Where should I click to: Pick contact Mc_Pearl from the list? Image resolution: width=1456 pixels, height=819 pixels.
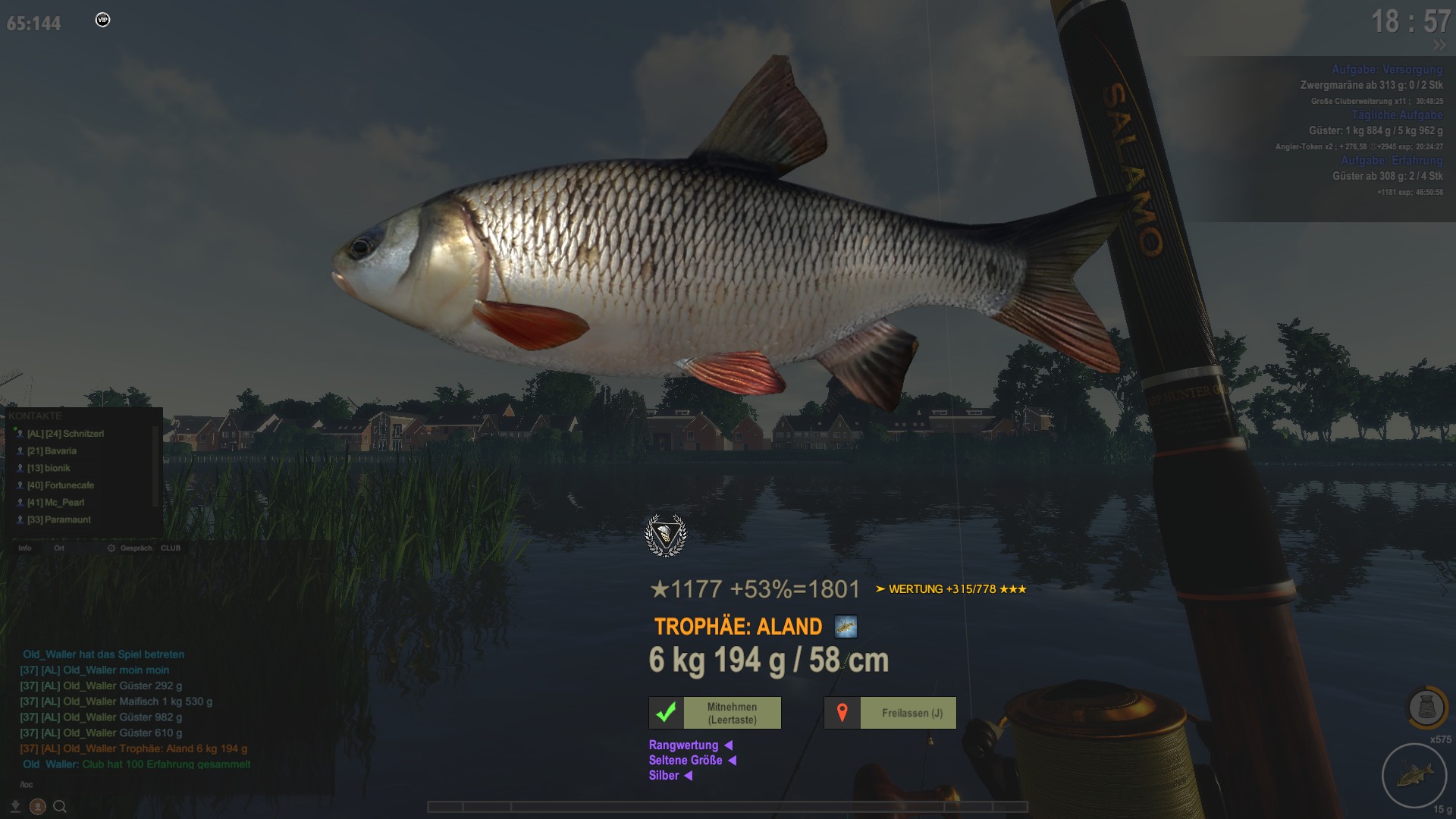(x=56, y=503)
